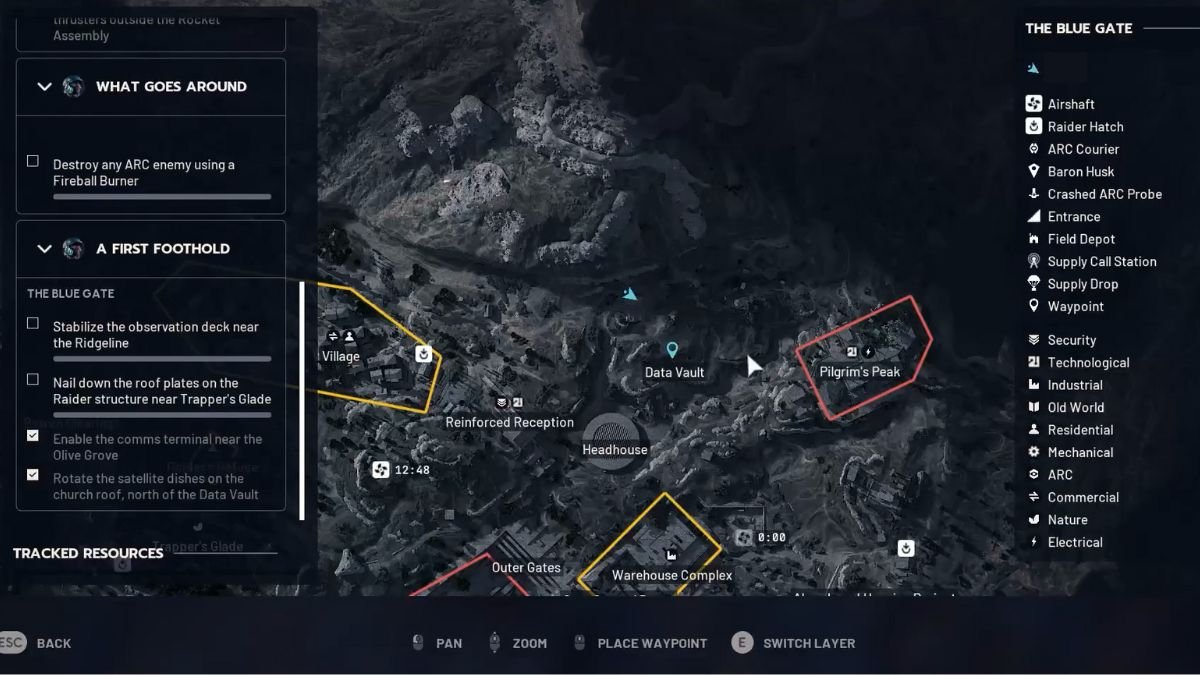Click the Raider Hatch marker near Village
The height and width of the screenshot is (675, 1200).
424,354
